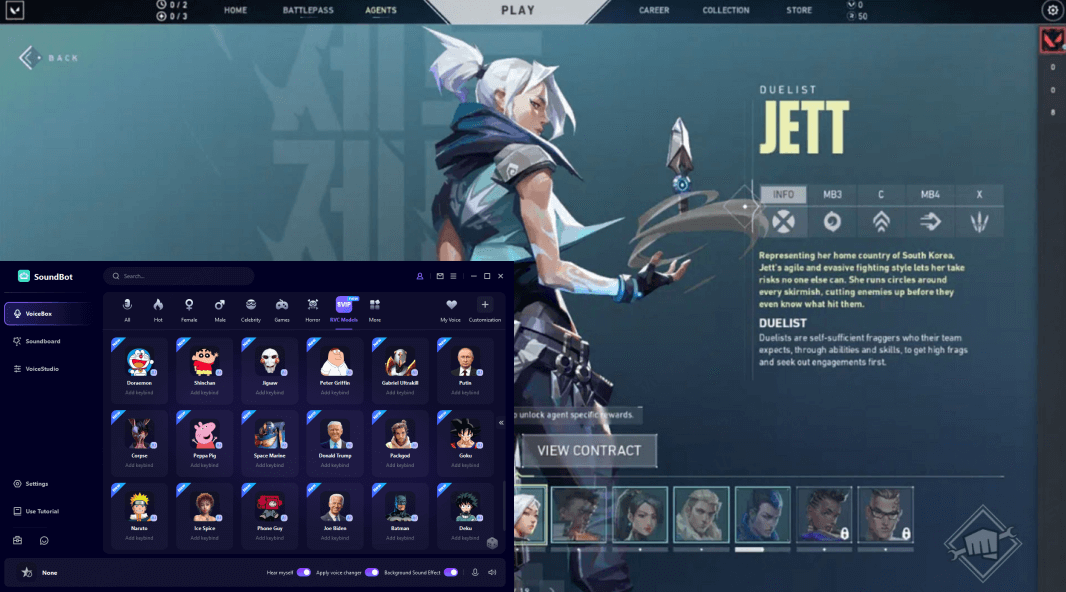The height and width of the screenshot is (592, 1066).
Task: Show the C ability details
Action: pos(881,194)
